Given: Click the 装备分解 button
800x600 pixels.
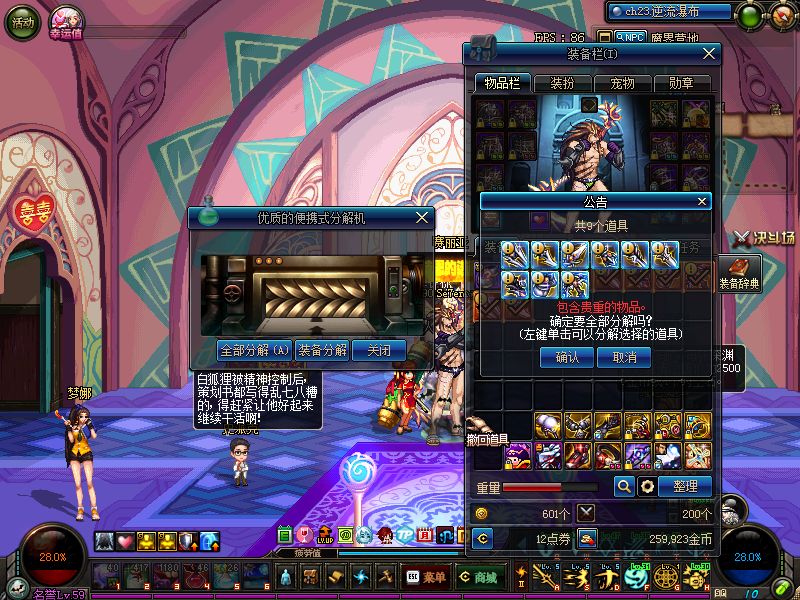Looking at the screenshot, I should (x=323, y=350).
